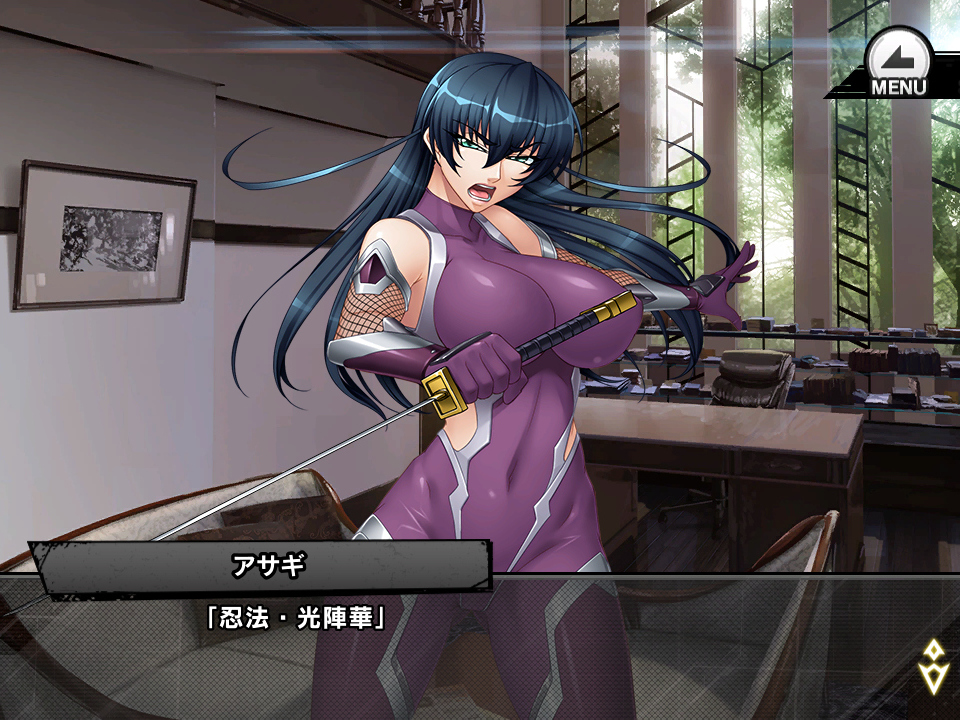Advance dialogue with the yellow diamond arrow
960x720 pixels.
click(x=932, y=665)
